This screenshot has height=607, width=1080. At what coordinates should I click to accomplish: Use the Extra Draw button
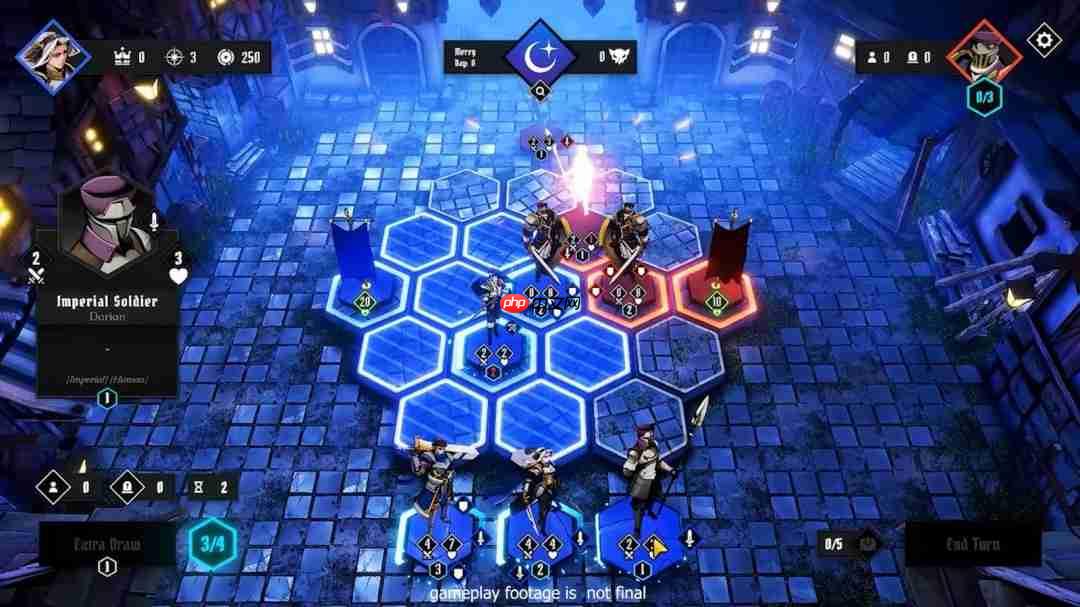click(107, 545)
